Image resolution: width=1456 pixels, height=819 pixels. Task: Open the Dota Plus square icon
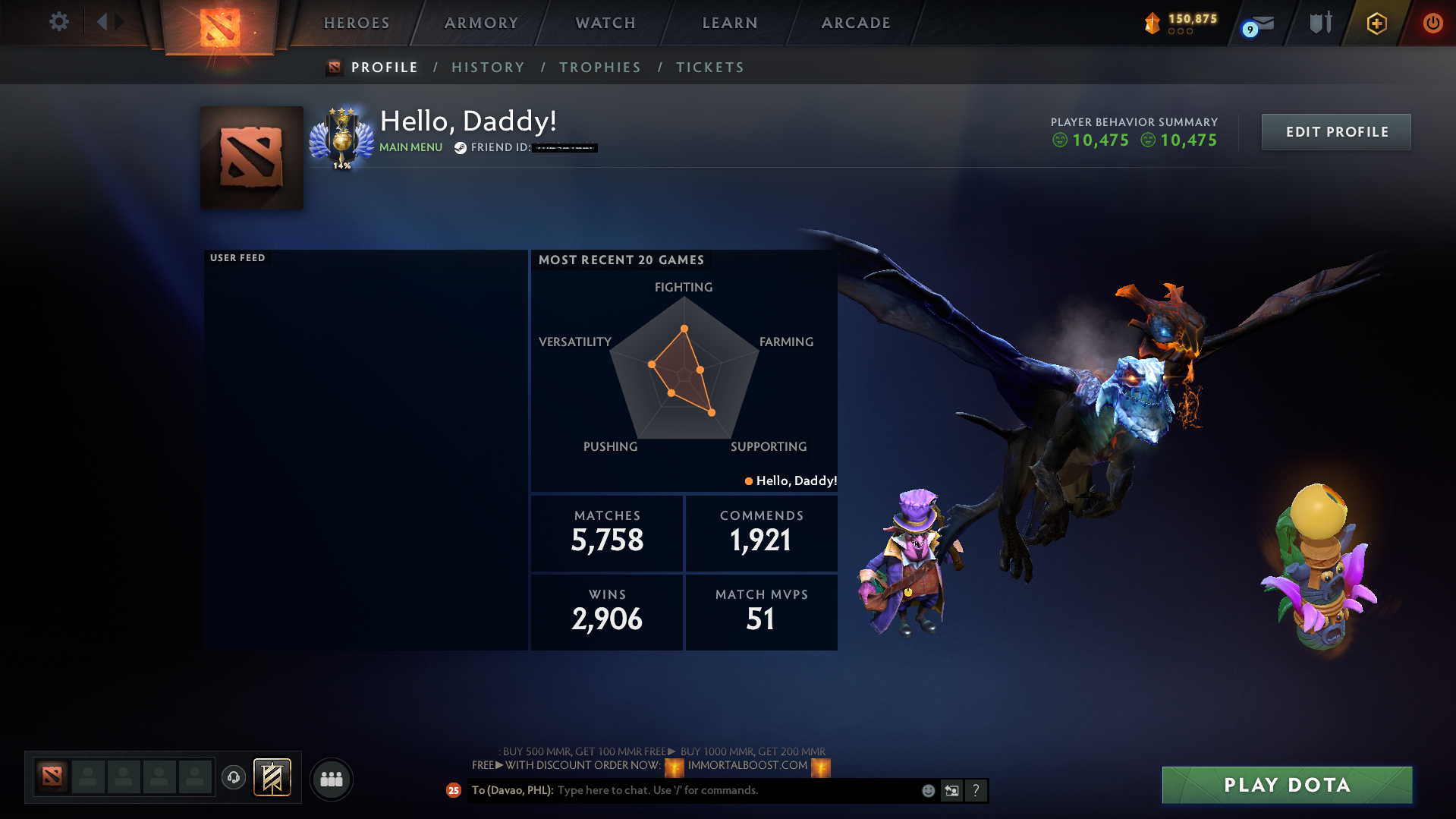pyautogui.click(x=1376, y=23)
